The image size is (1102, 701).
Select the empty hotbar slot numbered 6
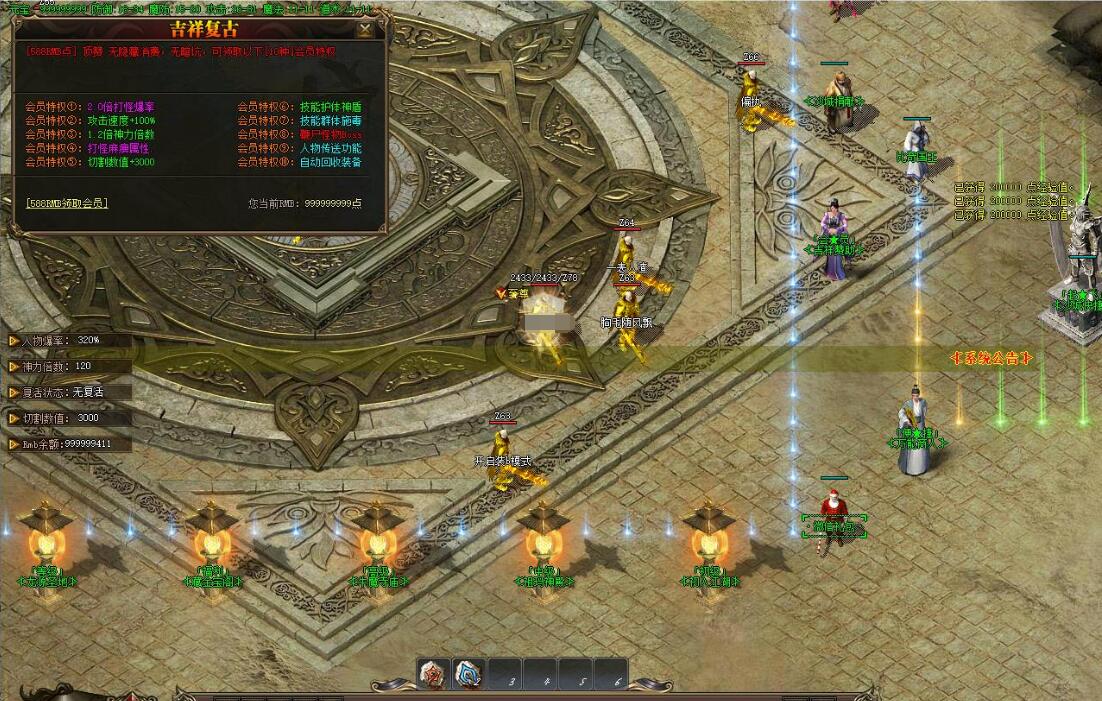tap(611, 675)
